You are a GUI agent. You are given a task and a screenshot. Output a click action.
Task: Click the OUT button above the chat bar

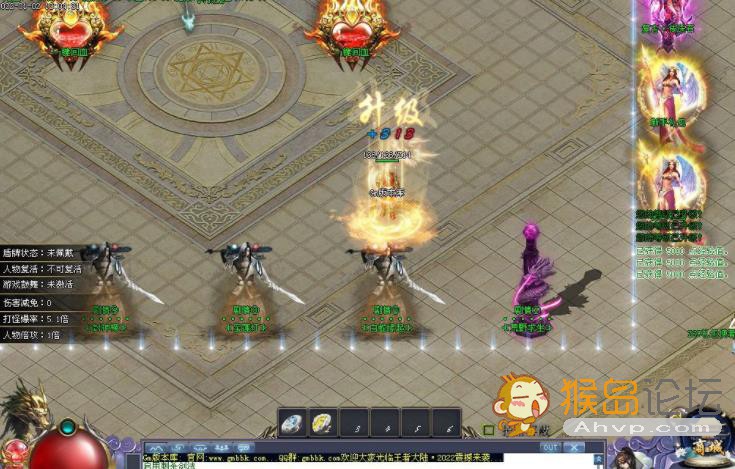pos(549,447)
